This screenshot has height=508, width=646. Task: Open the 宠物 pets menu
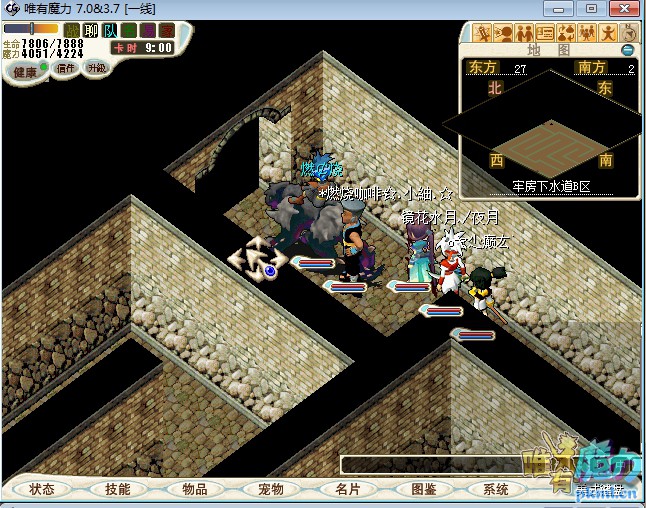pyautogui.click(x=271, y=489)
